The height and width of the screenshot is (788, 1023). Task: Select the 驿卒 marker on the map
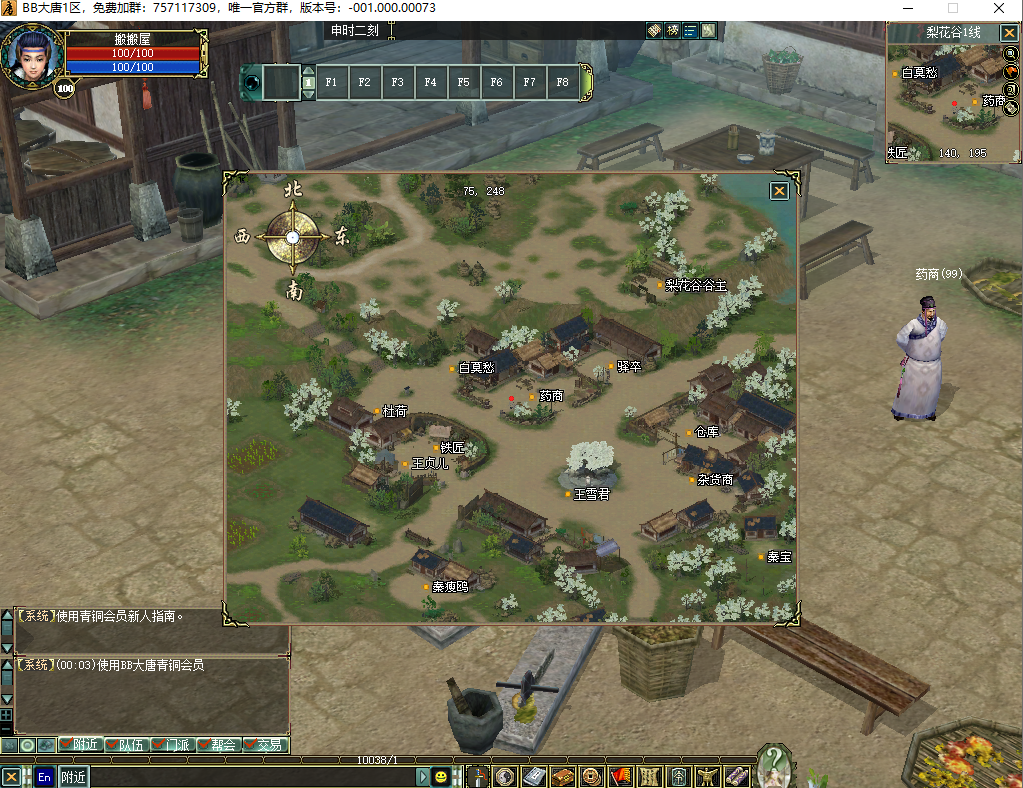[628, 367]
